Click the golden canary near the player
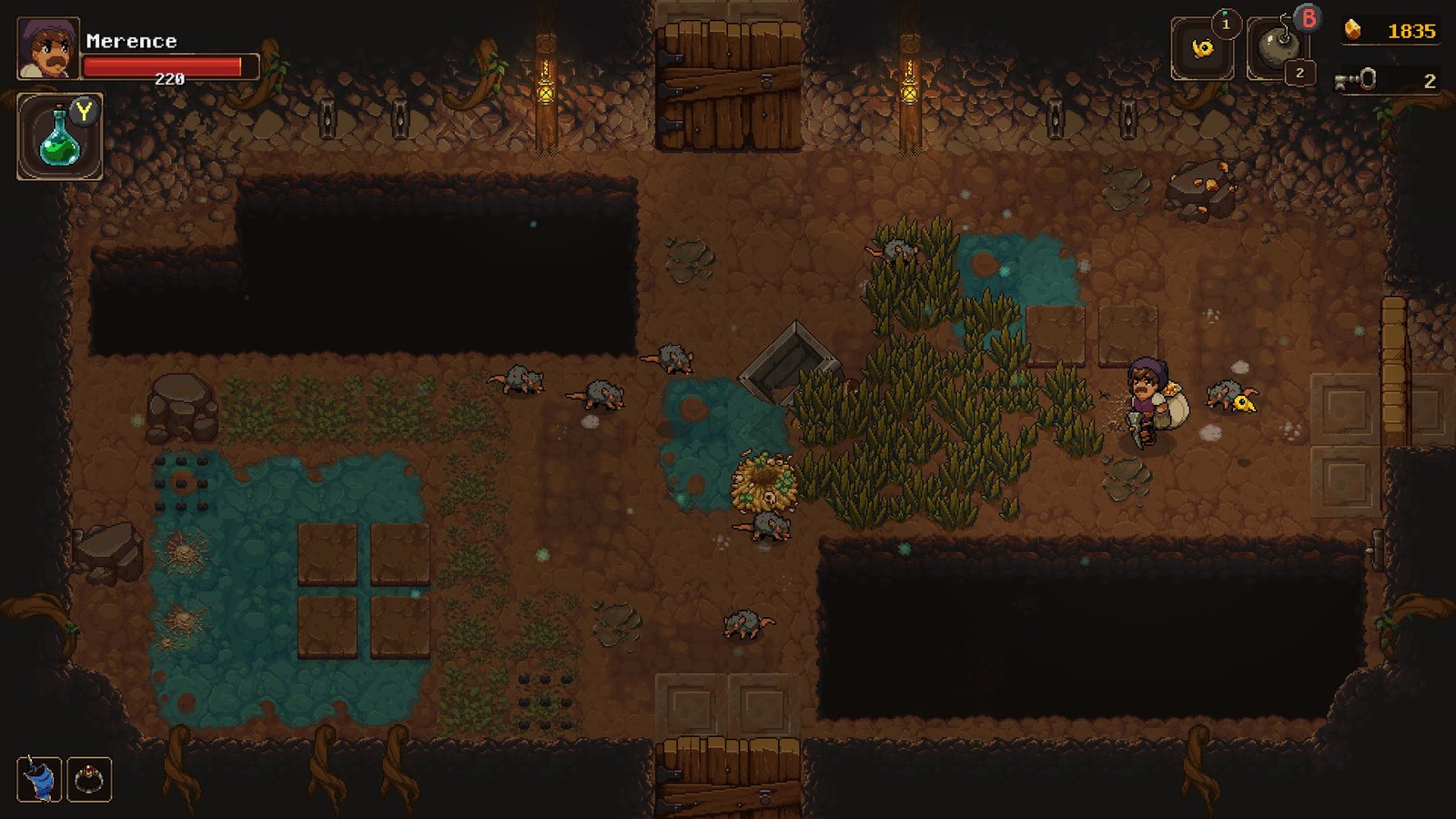1456x819 pixels. pyautogui.click(x=1243, y=405)
